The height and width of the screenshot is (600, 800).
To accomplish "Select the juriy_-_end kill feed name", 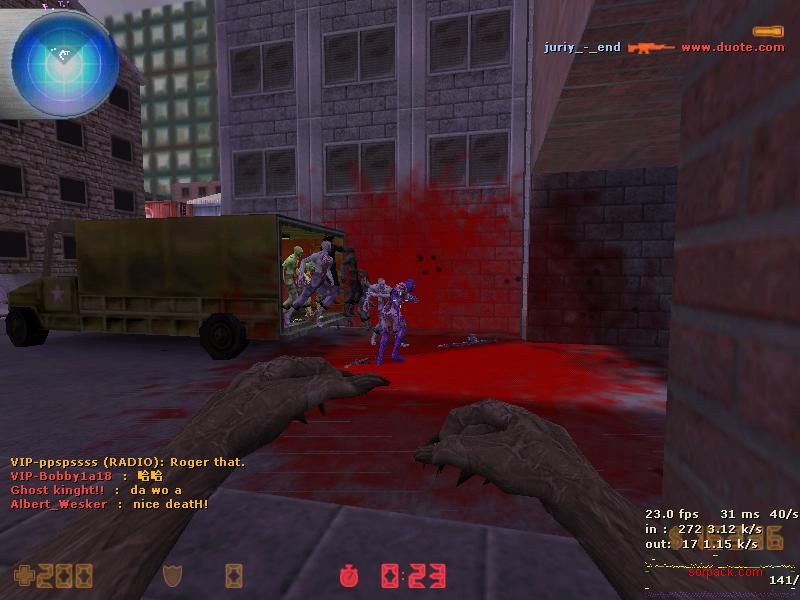I will 582,47.
